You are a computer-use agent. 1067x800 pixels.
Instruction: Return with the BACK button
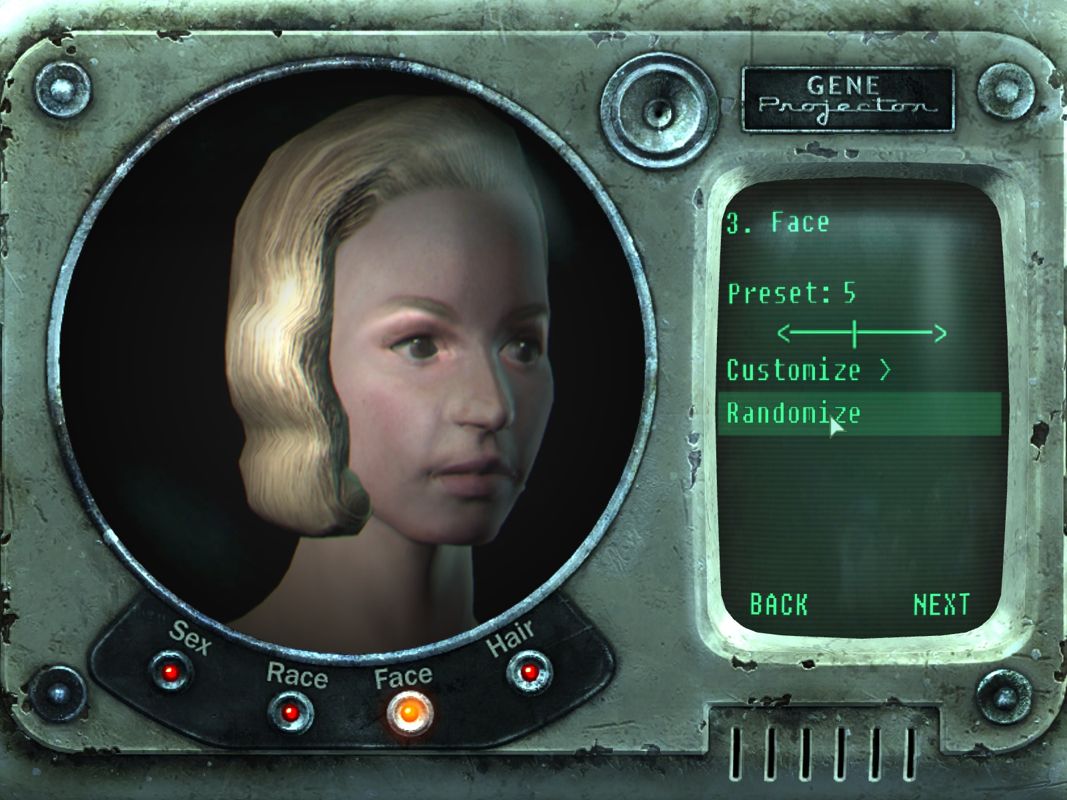(x=779, y=604)
